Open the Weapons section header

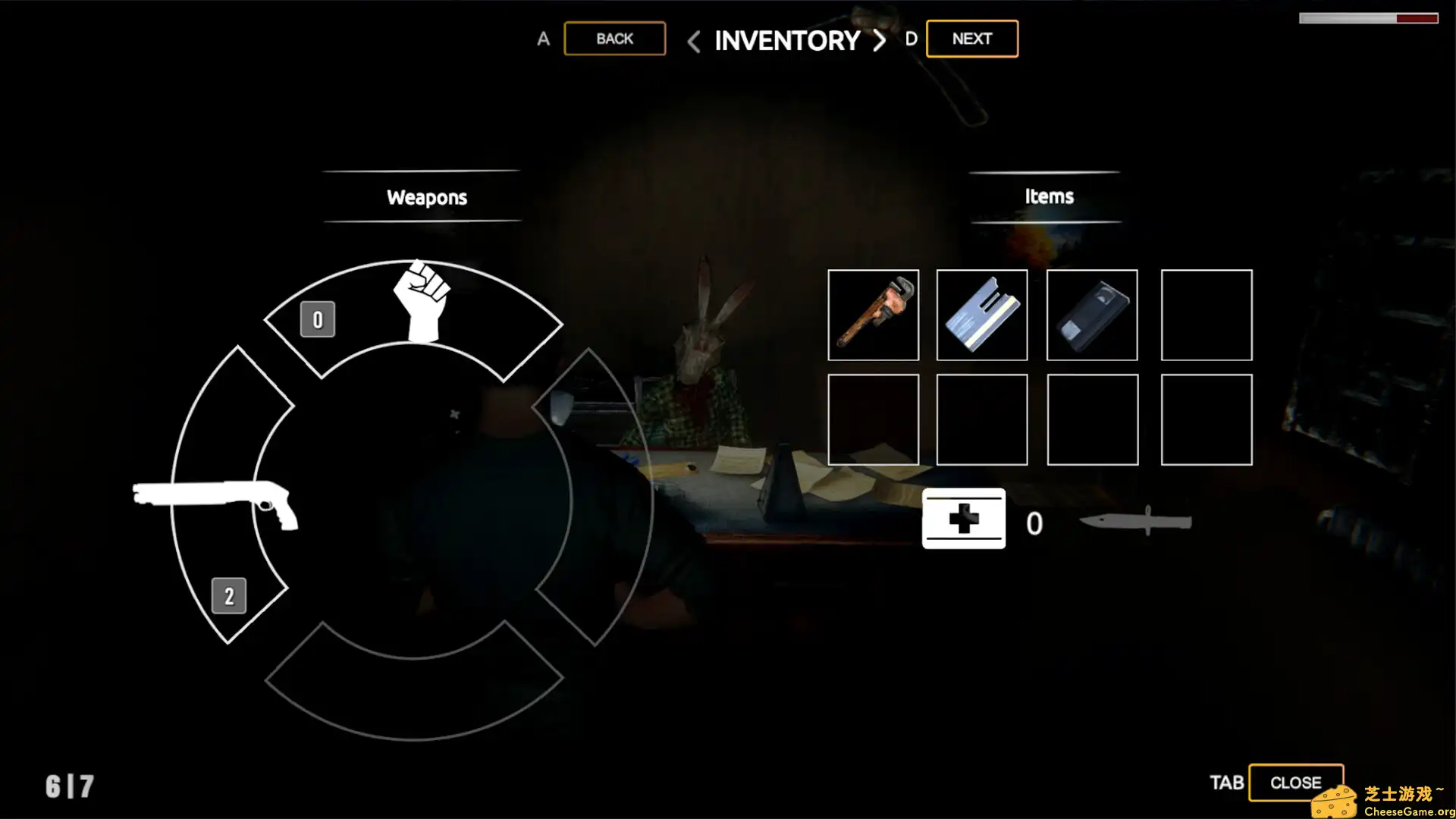(426, 198)
